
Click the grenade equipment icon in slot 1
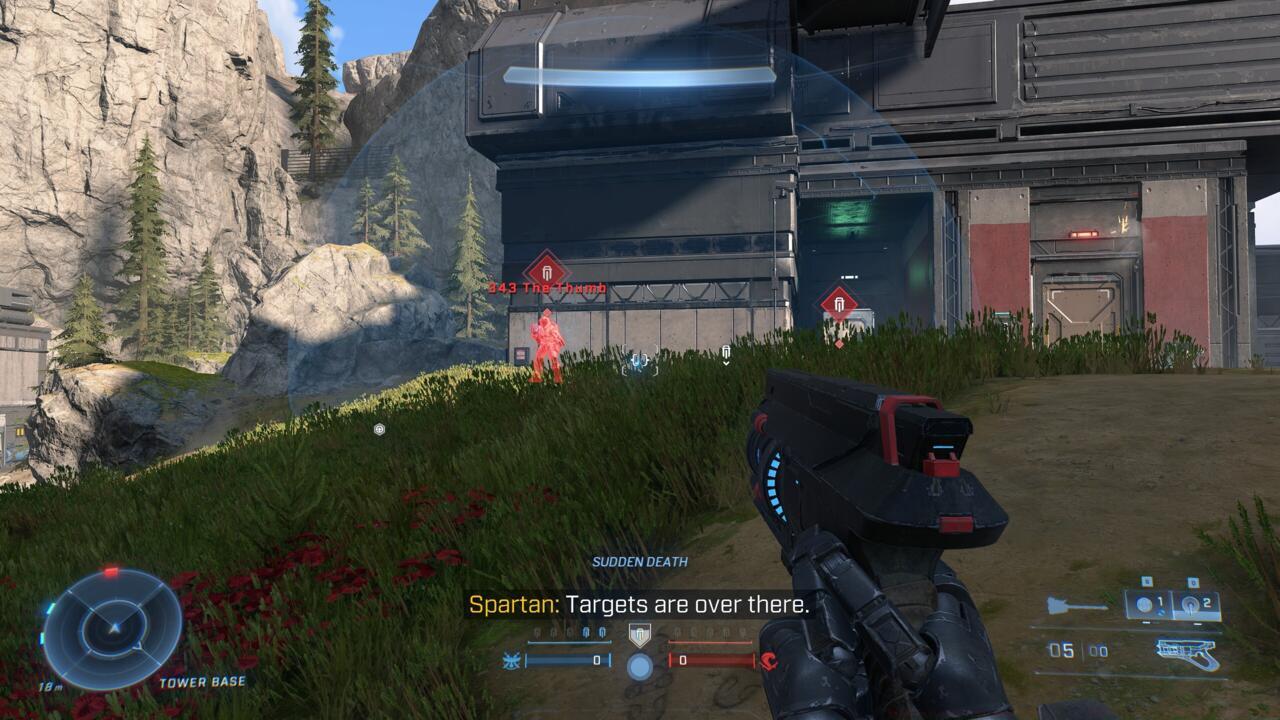pos(1144,603)
